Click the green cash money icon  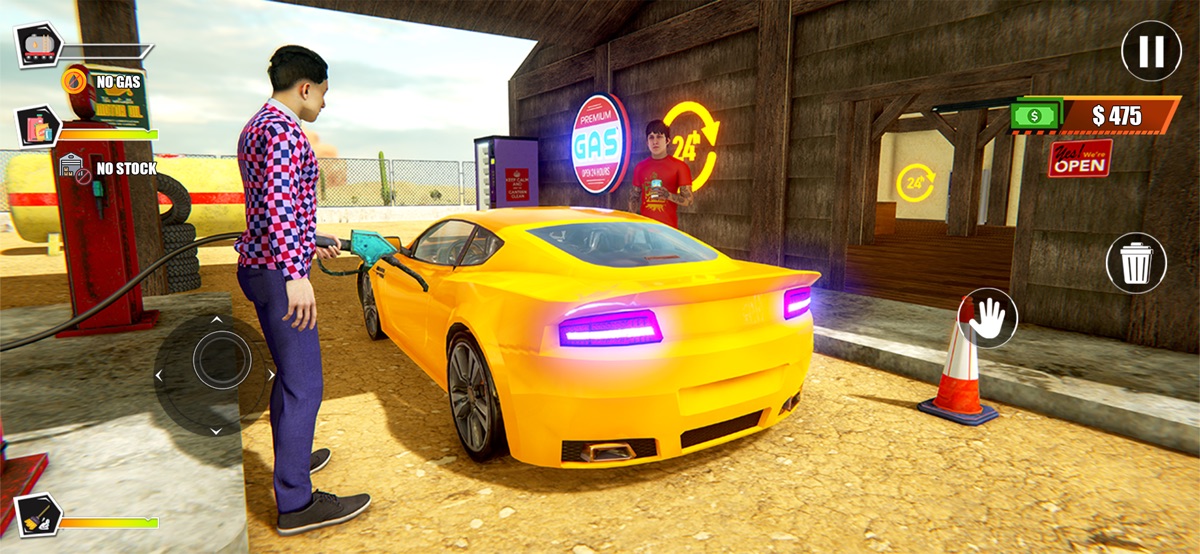pos(1034,115)
